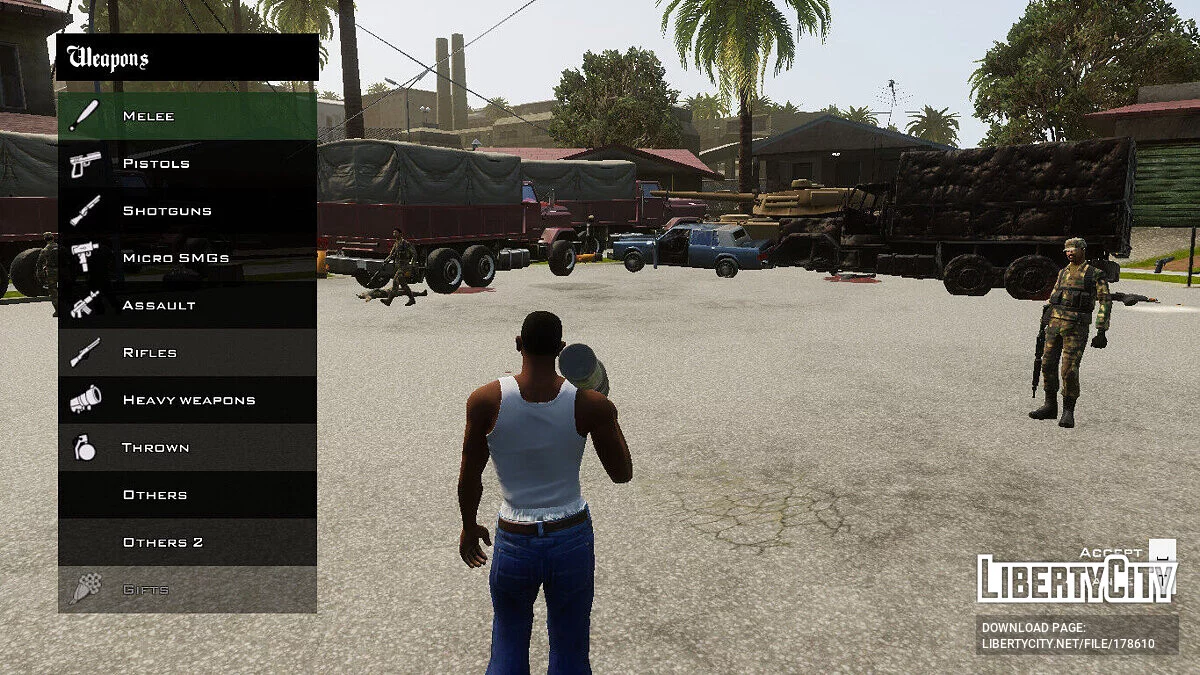Open the Assault weapons category
The width and height of the screenshot is (1200, 675).
[x=187, y=305]
